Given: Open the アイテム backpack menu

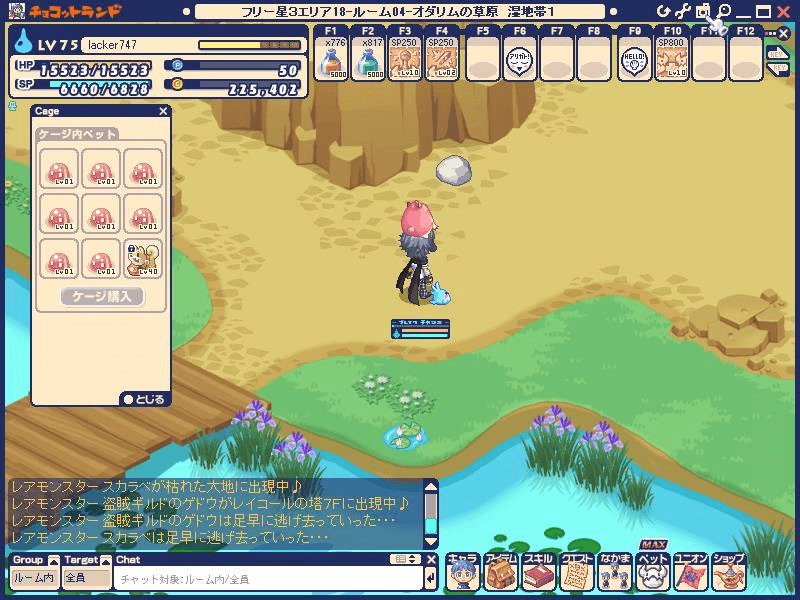Looking at the screenshot, I should pyautogui.click(x=500, y=572).
